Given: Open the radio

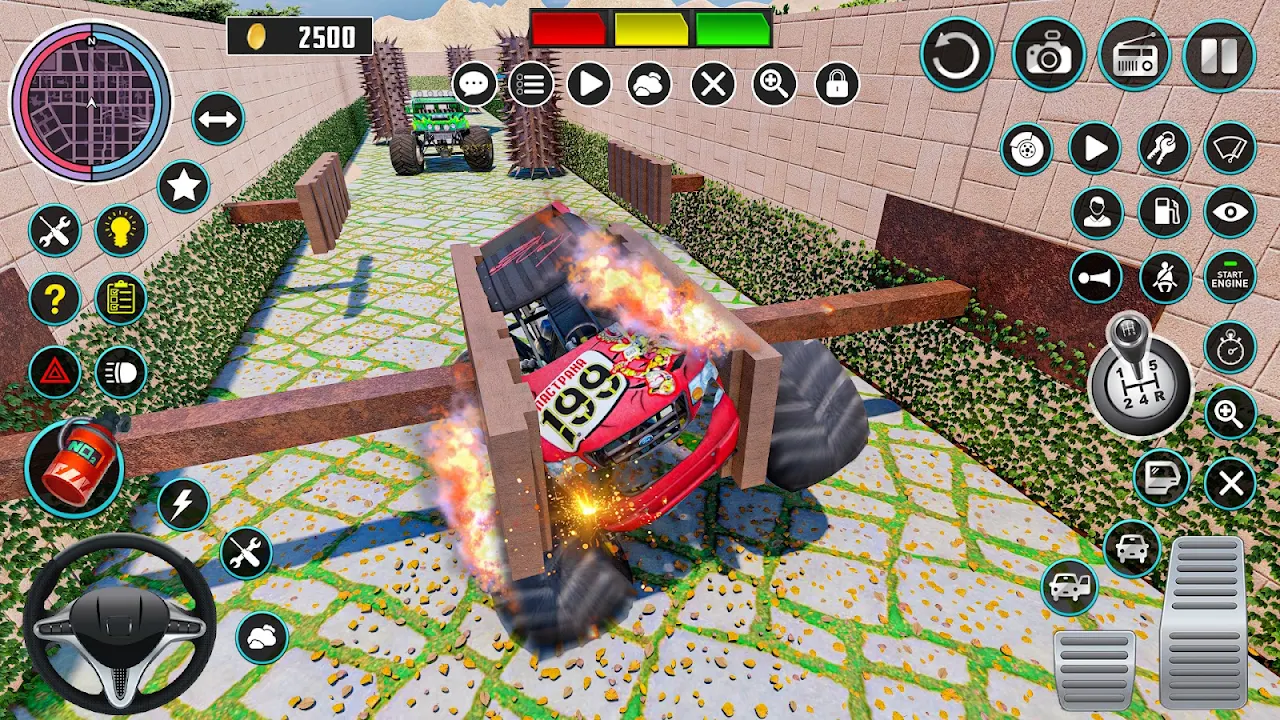Looking at the screenshot, I should click(x=1134, y=56).
